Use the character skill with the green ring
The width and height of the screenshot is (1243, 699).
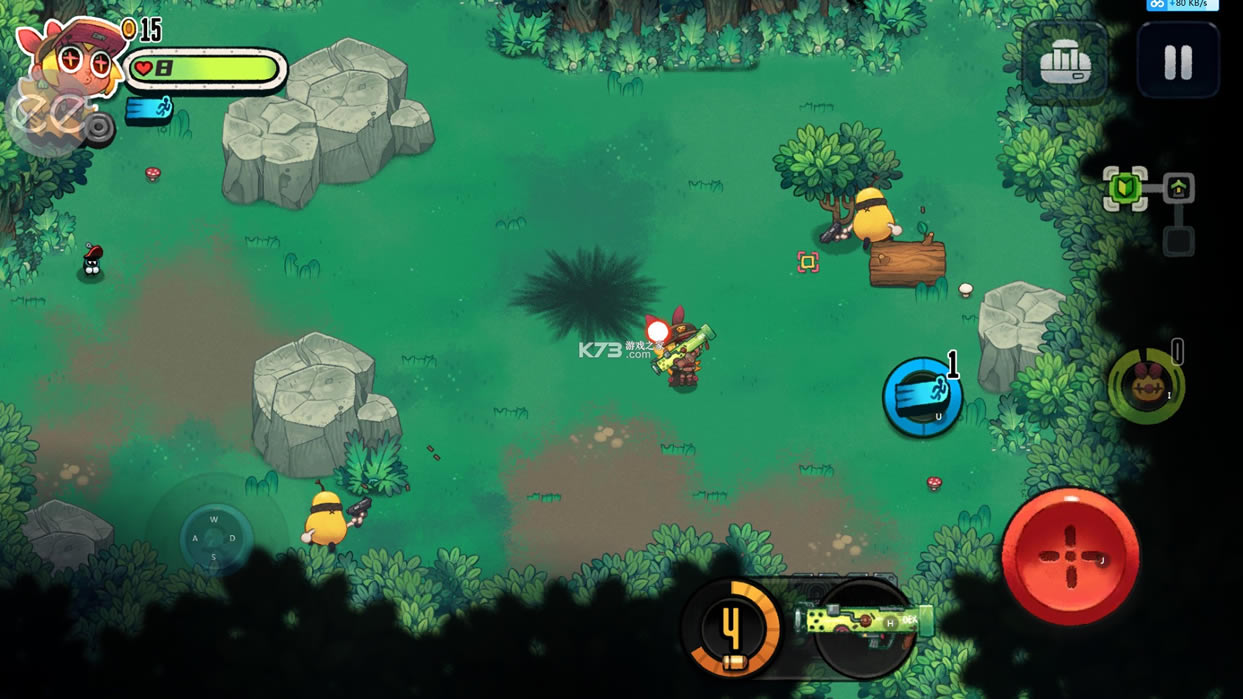1146,386
